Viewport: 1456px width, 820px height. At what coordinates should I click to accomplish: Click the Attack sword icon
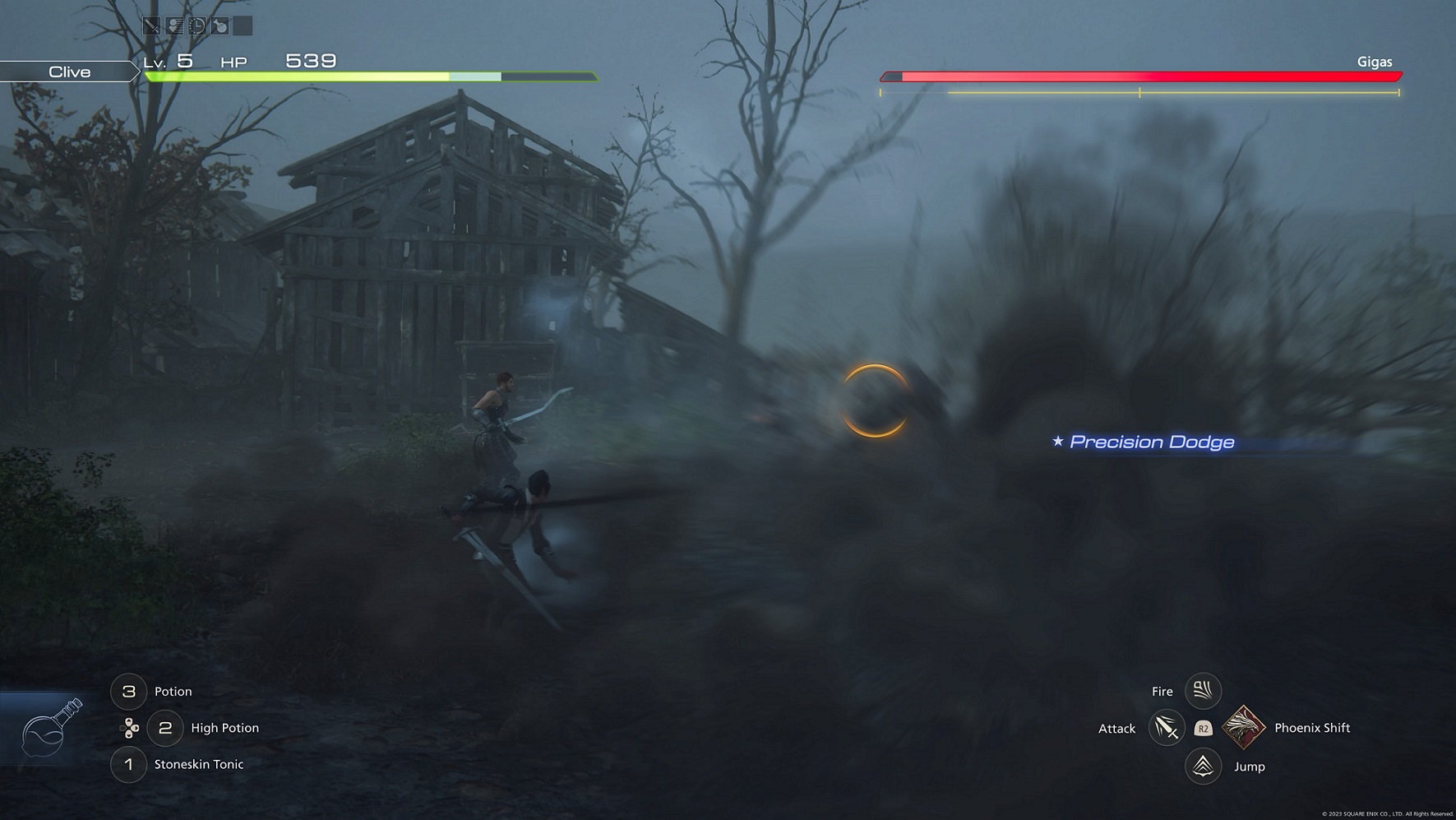click(1167, 728)
